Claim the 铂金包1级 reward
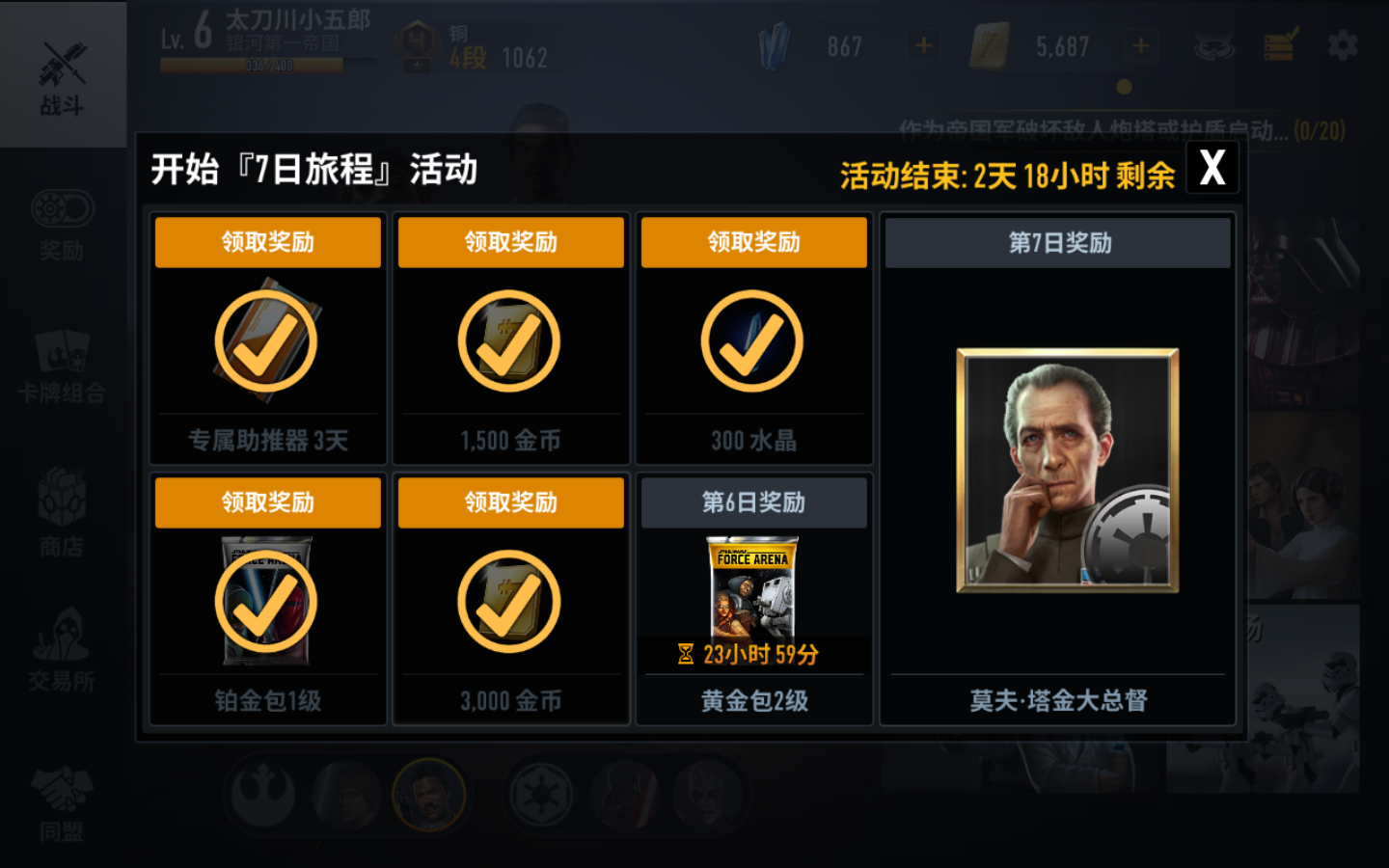Image resolution: width=1389 pixels, height=868 pixels. tap(267, 502)
